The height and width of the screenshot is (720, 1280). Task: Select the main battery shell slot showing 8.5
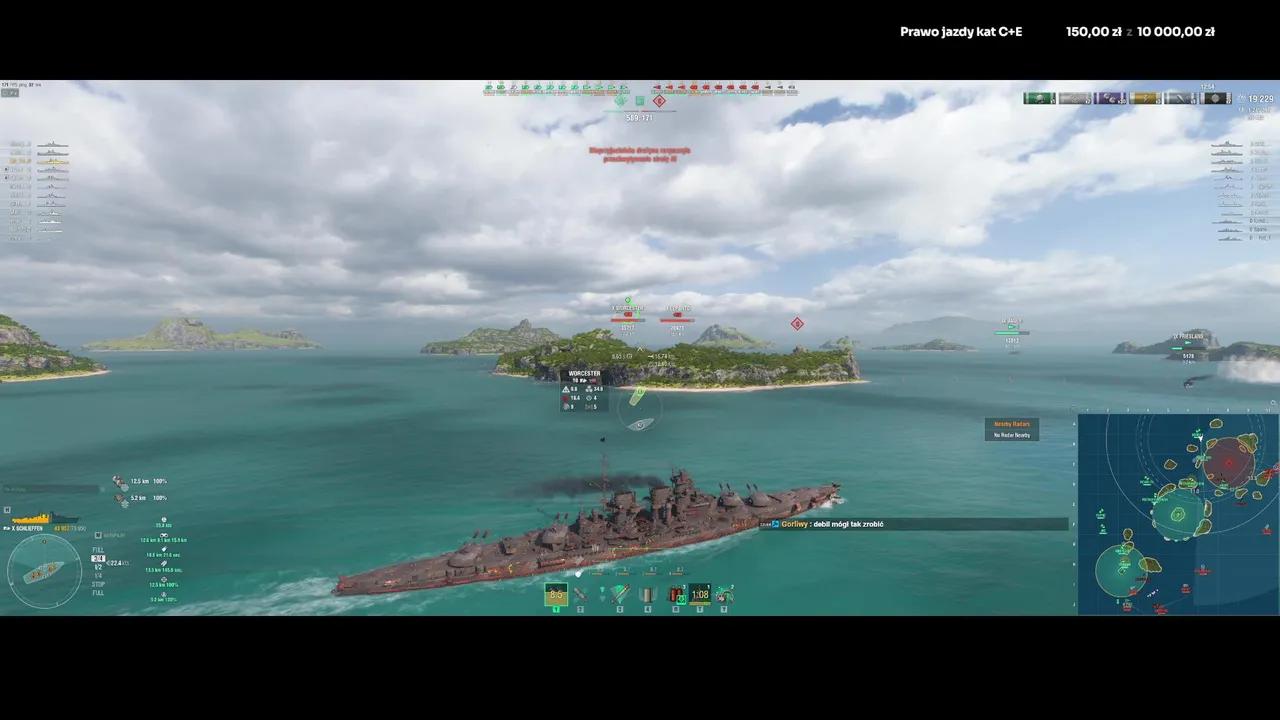556,595
